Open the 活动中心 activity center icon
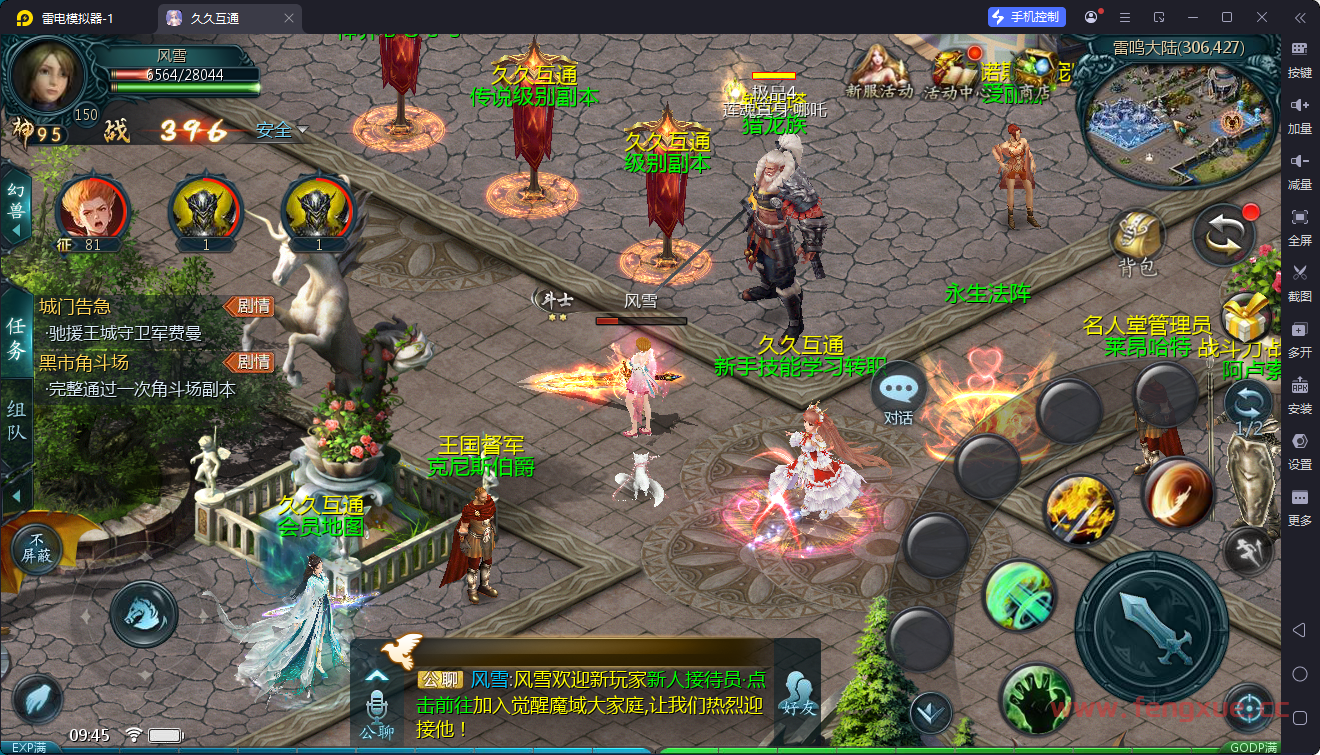 (950, 72)
